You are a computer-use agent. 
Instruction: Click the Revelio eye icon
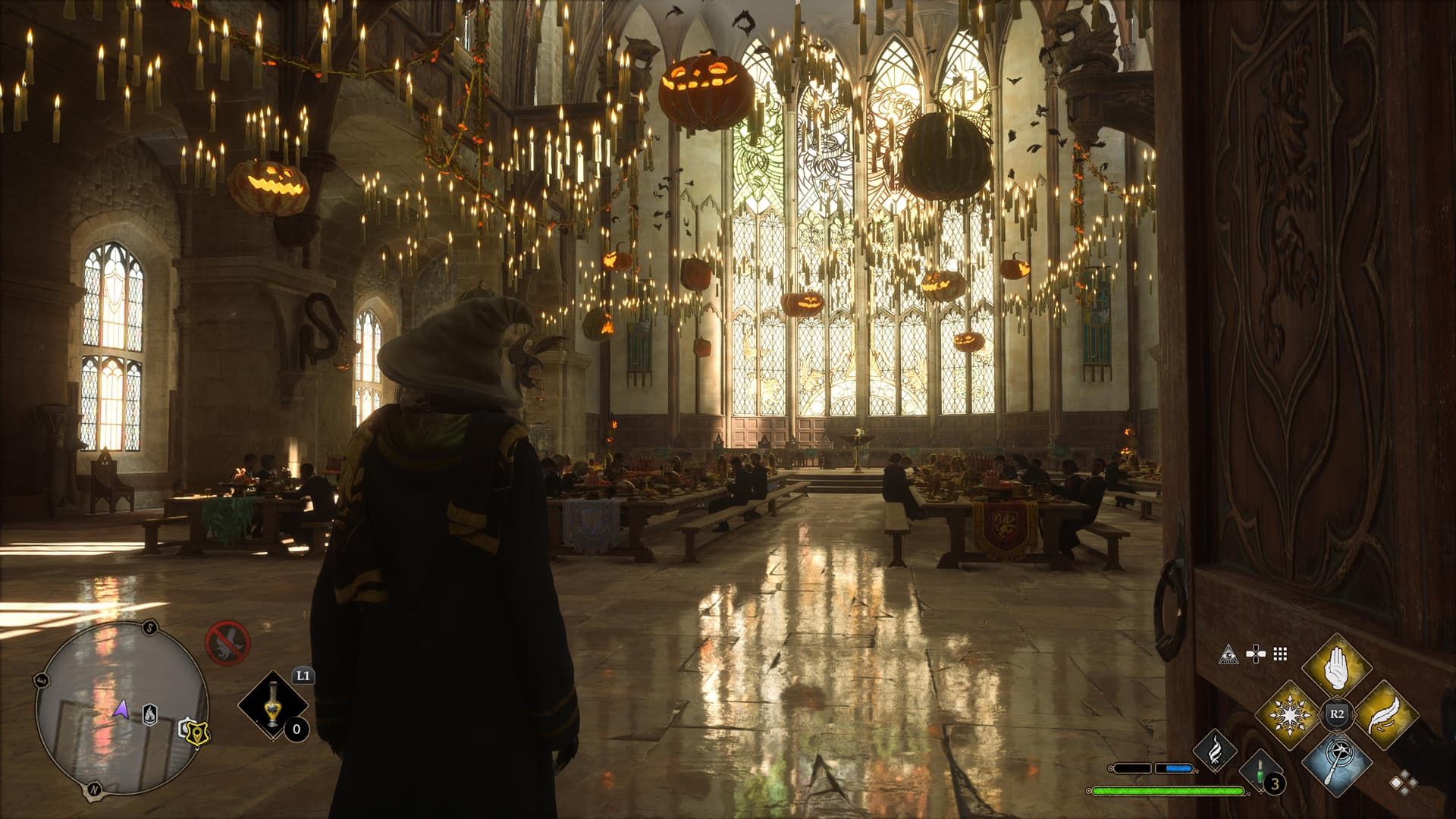click(x=1228, y=655)
